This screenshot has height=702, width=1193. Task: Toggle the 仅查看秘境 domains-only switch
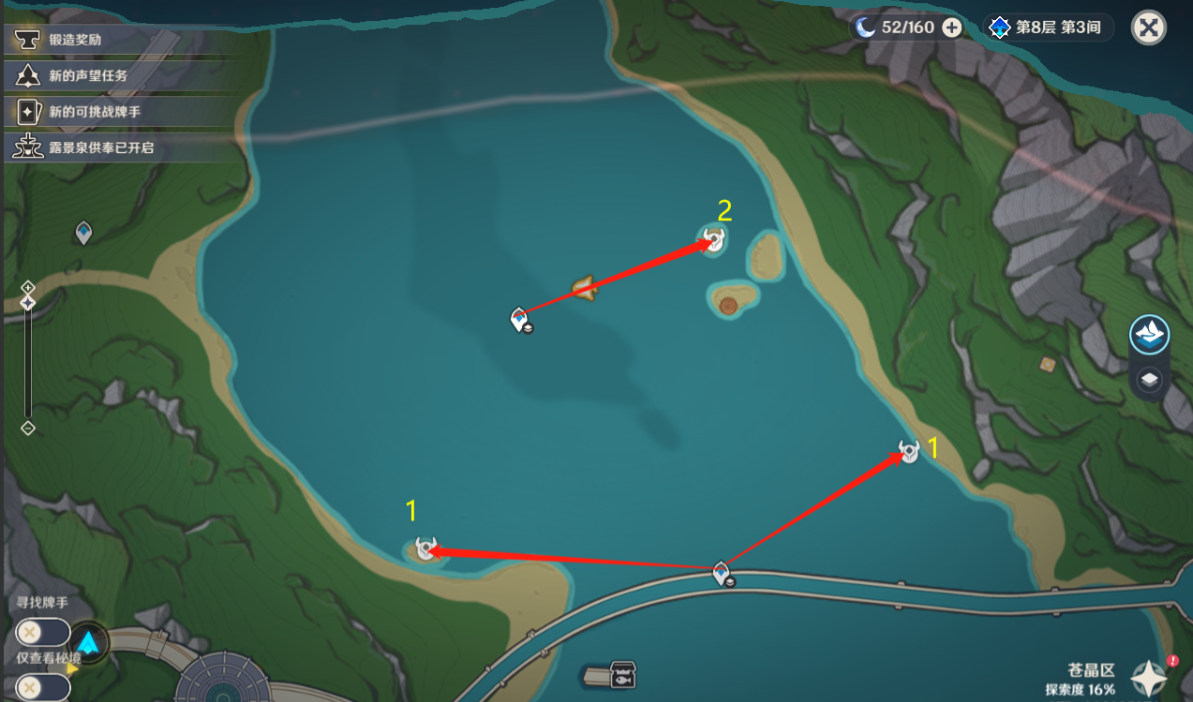[x=42, y=688]
